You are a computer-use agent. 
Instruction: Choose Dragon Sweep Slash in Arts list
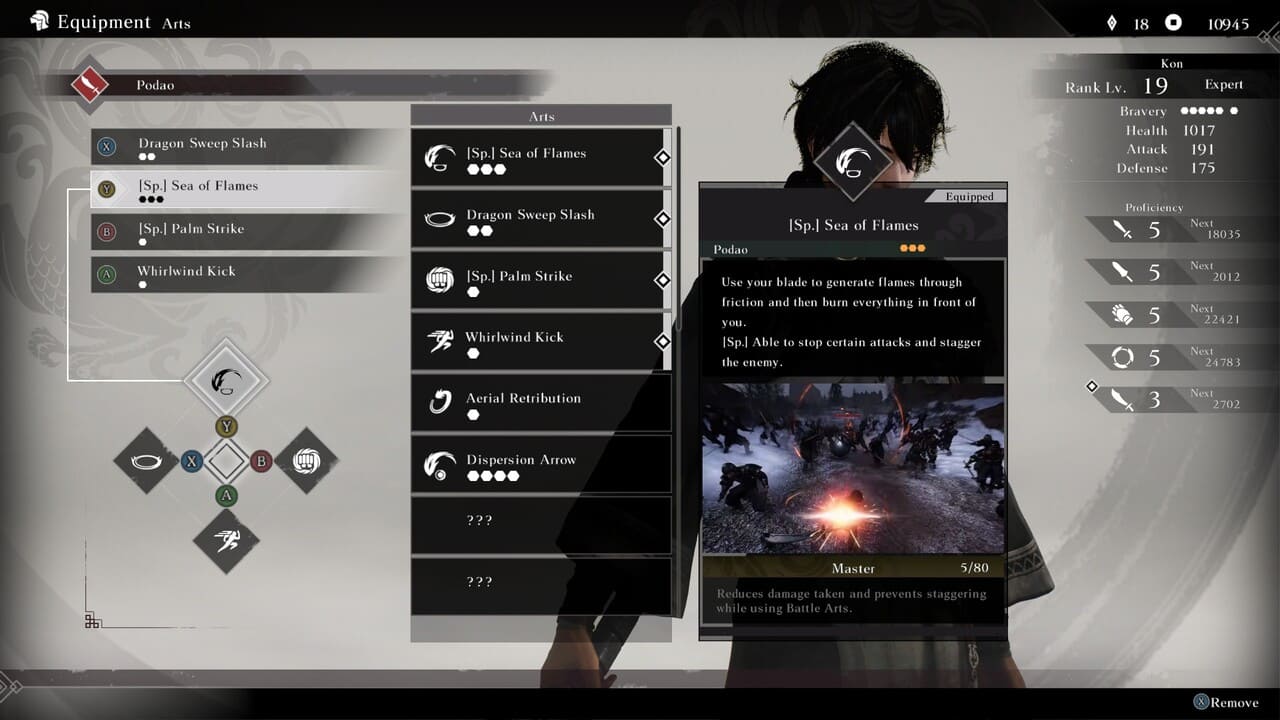coord(540,219)
